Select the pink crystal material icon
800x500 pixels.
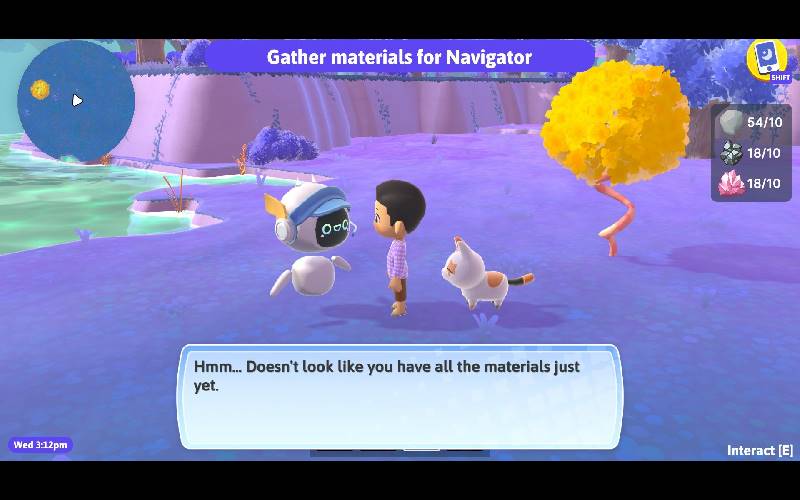coord(732,183)
